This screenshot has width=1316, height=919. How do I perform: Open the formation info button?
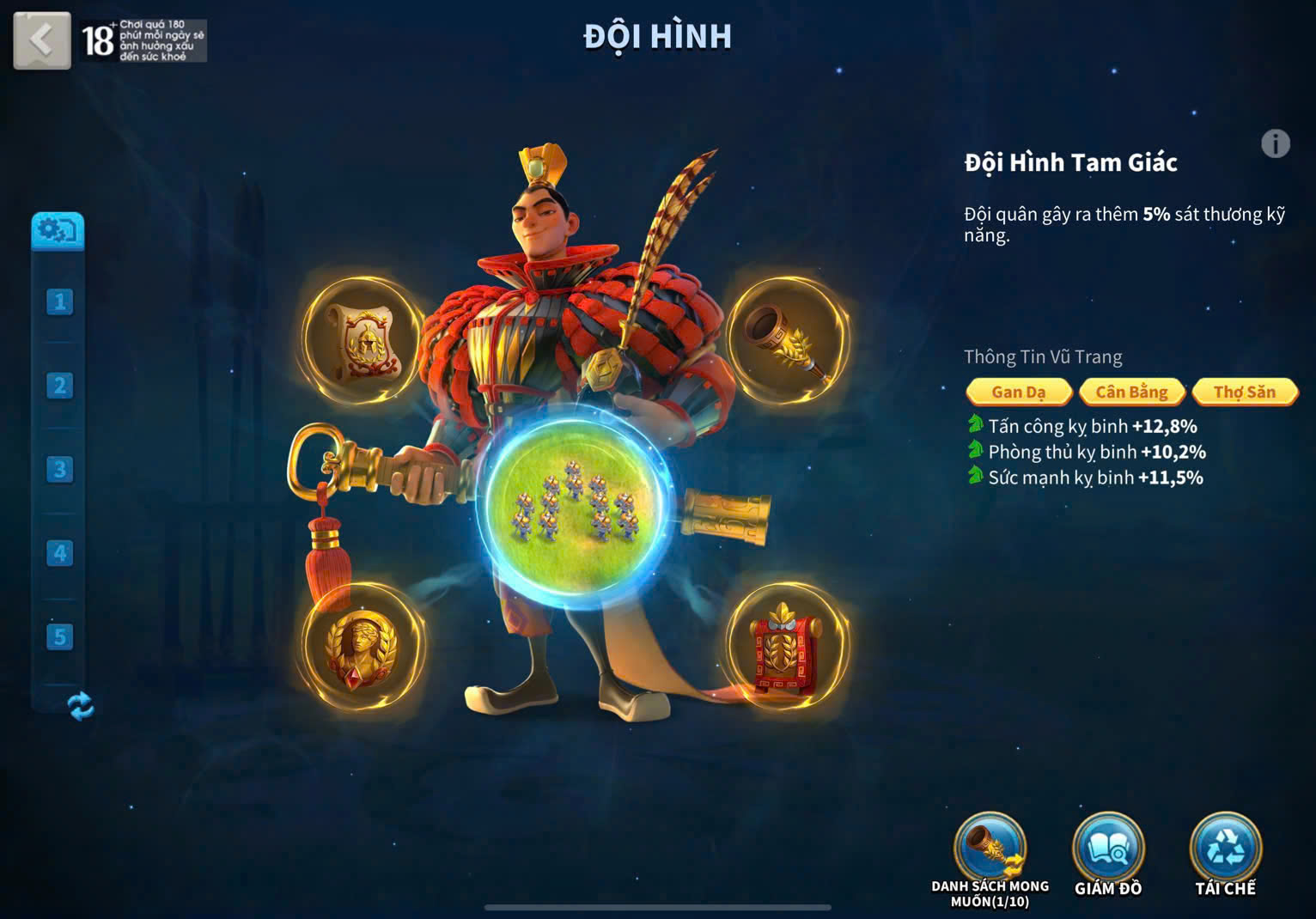(1276, 143)
